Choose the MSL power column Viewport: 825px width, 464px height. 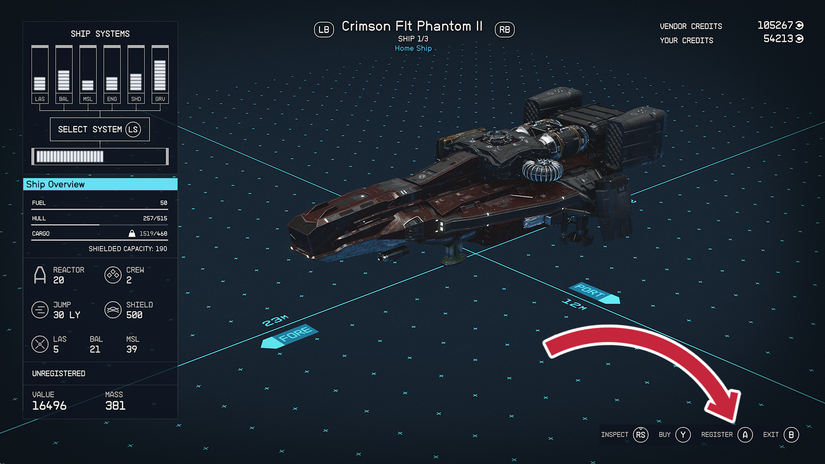point(88,76)
